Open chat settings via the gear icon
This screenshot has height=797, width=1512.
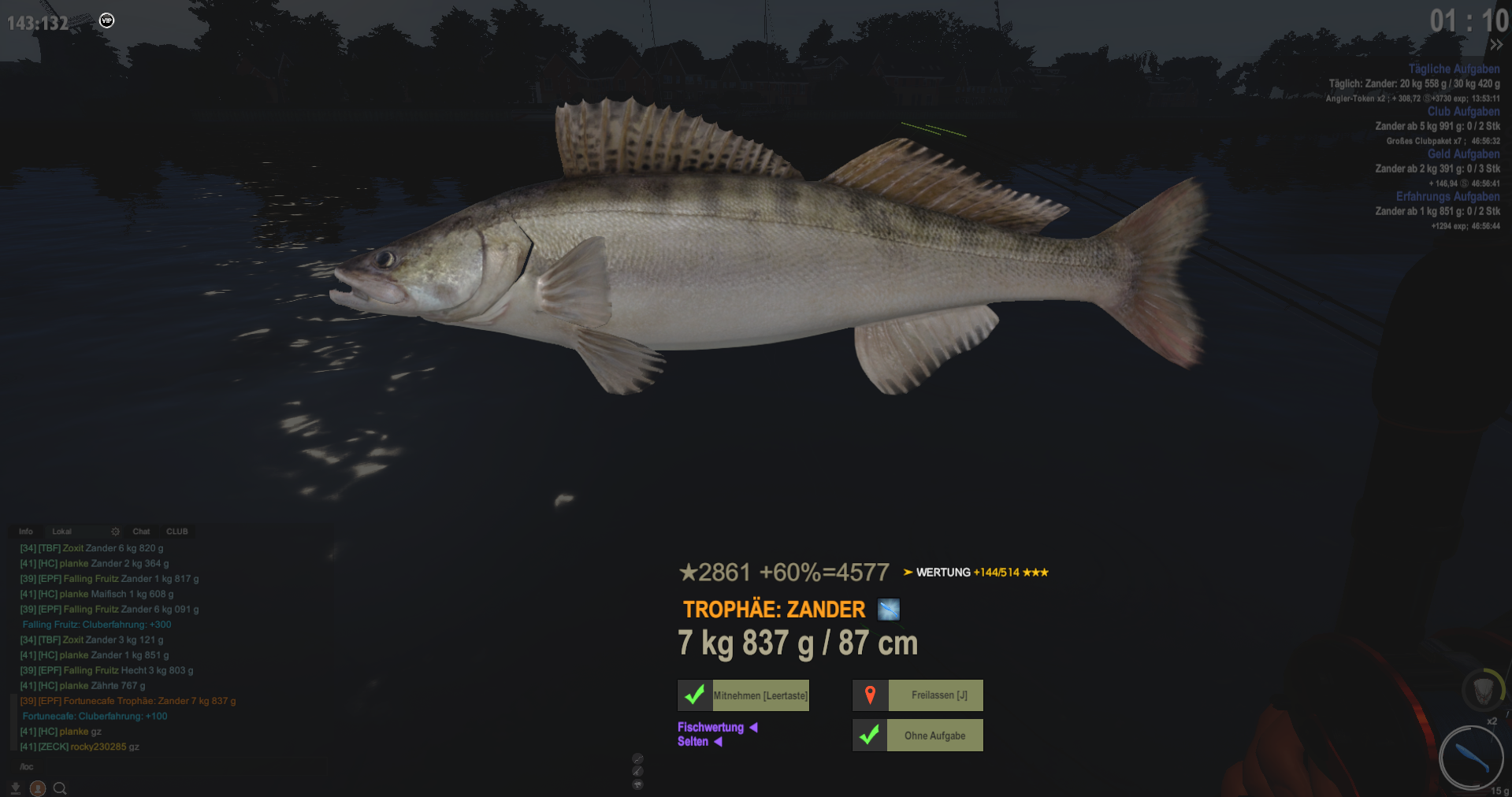[x=115, y=532]
